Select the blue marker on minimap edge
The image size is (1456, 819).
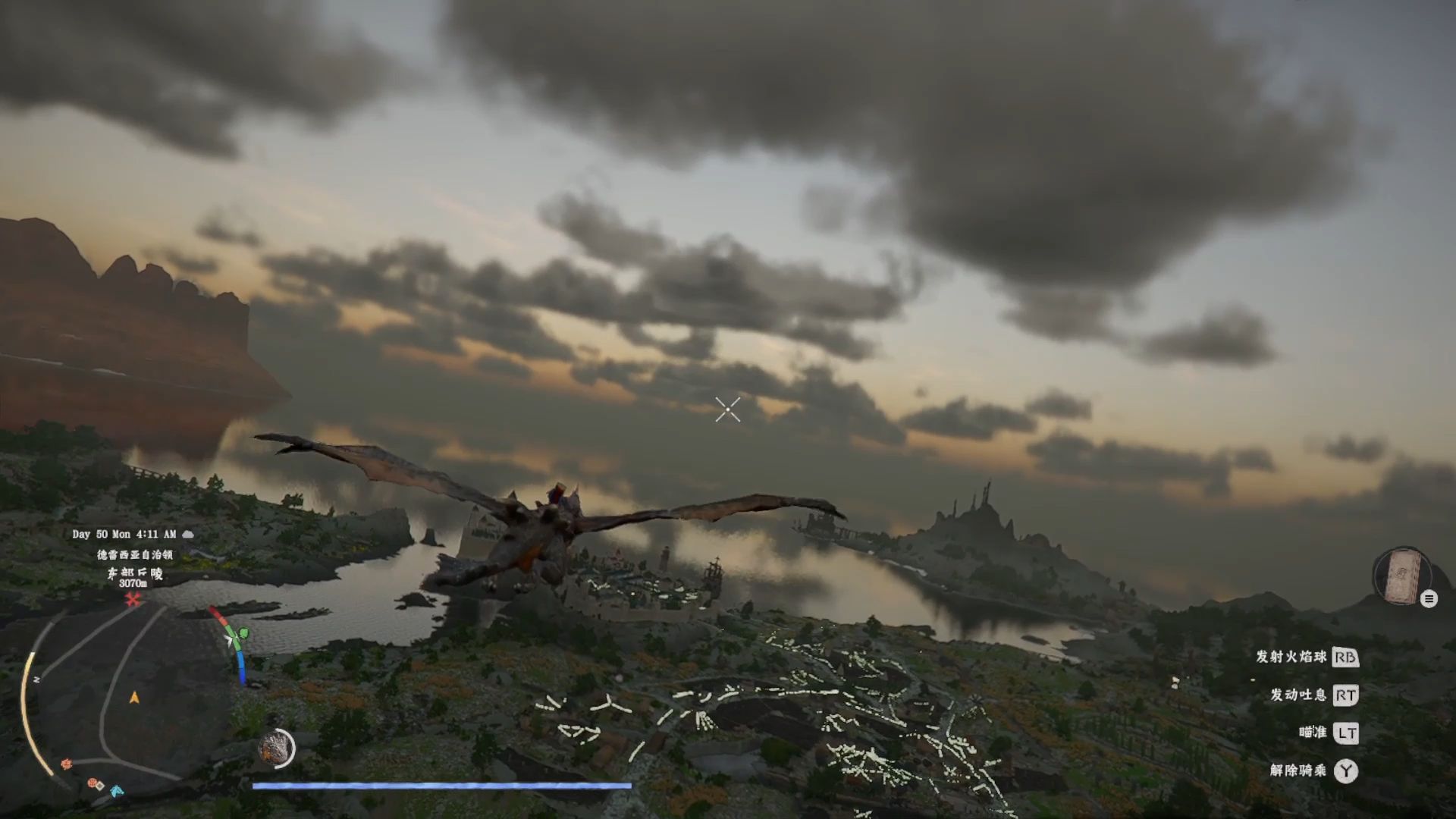(116, 791)
